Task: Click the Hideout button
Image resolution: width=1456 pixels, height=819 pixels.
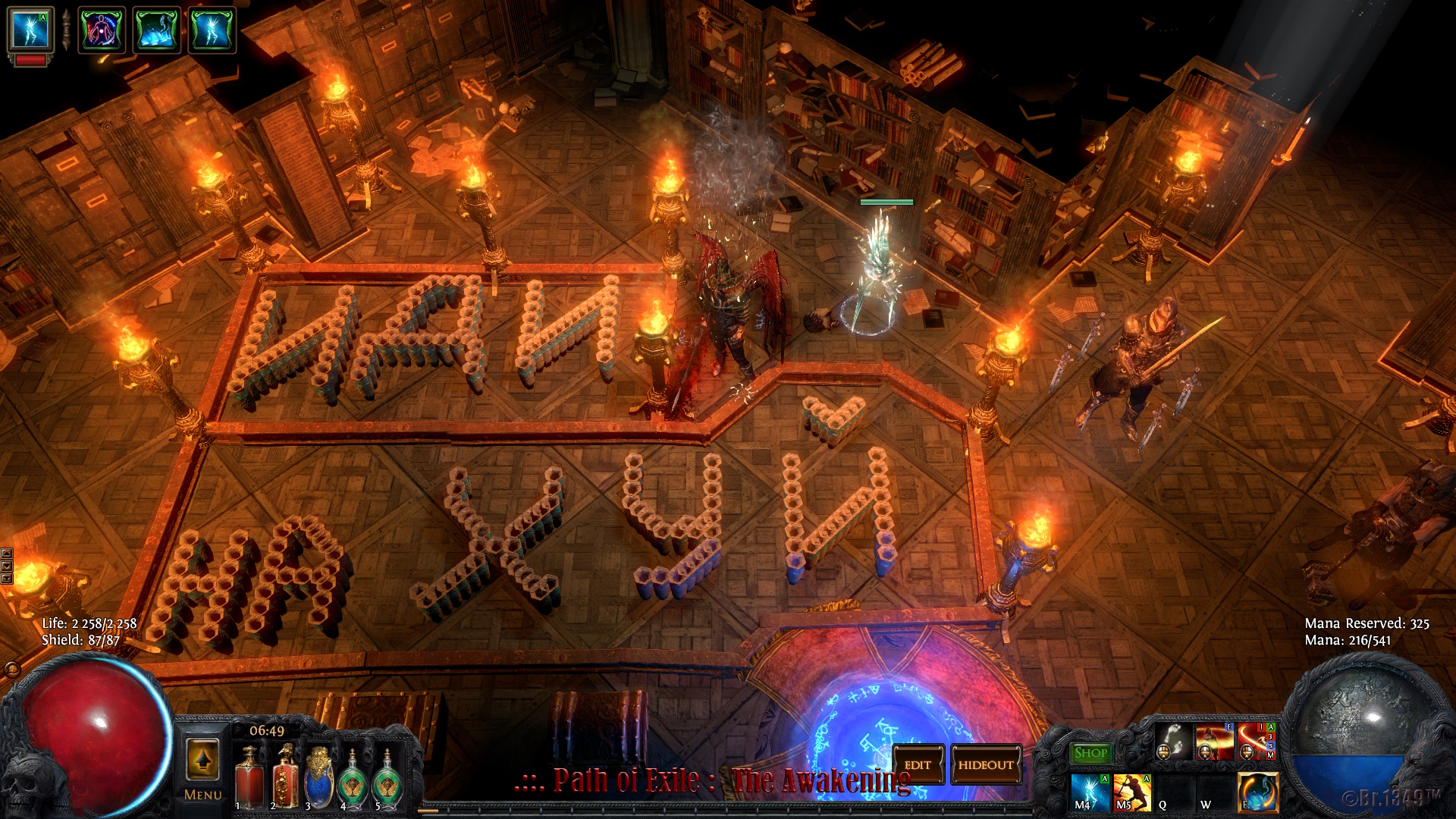Action: [985, 765]
